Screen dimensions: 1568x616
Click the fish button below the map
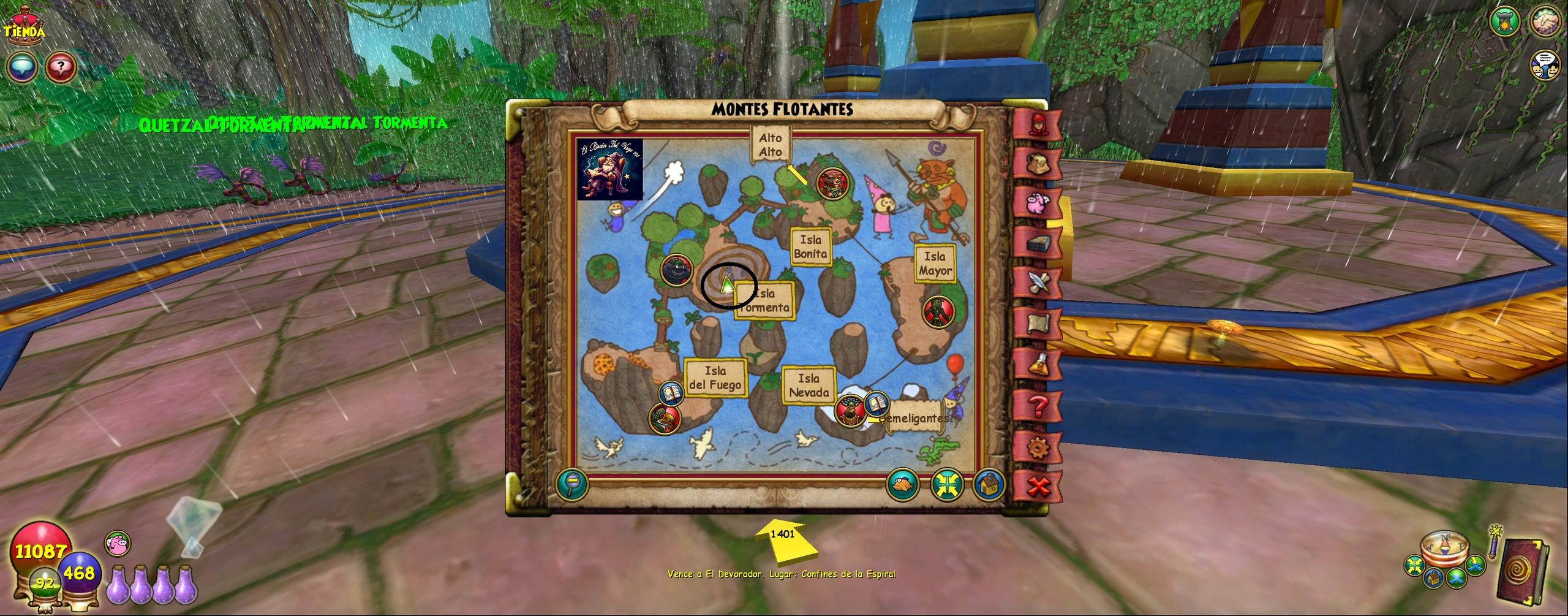click(x=903, y=485)
